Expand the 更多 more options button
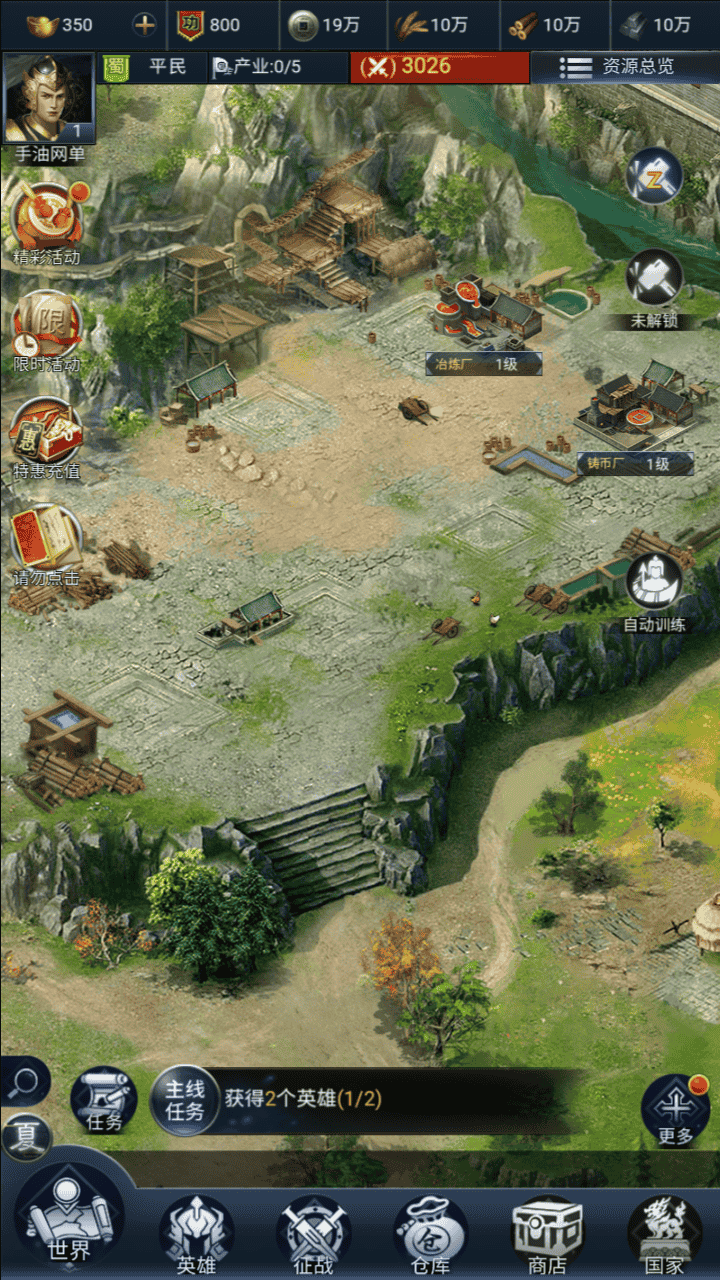The image size is (720, 1280). [676, 1108]
